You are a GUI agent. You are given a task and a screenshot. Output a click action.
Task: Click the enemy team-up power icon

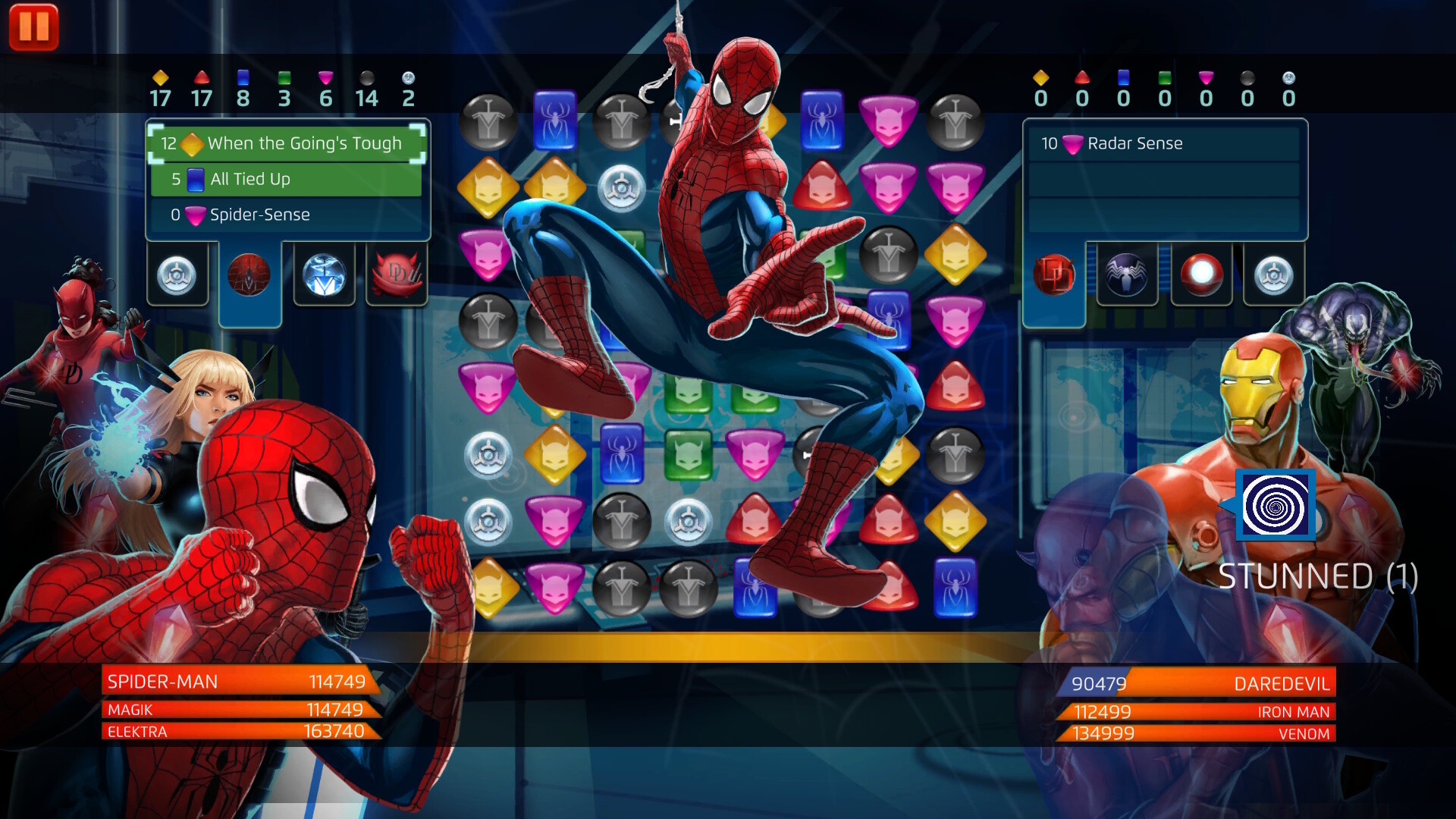point(1273,275)
